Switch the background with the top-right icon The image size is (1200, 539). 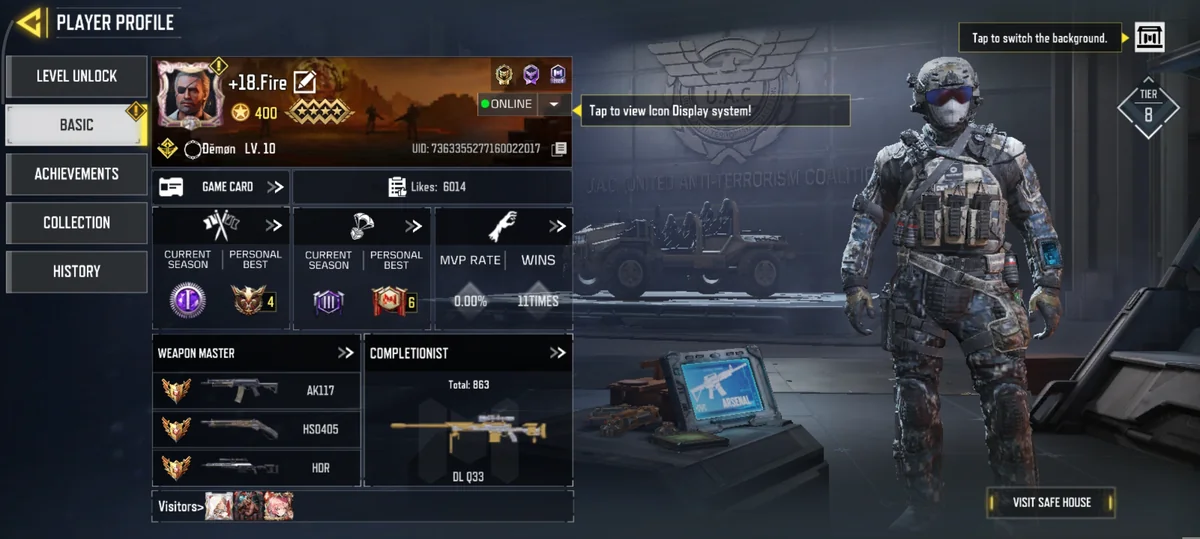coord(1150,38)
